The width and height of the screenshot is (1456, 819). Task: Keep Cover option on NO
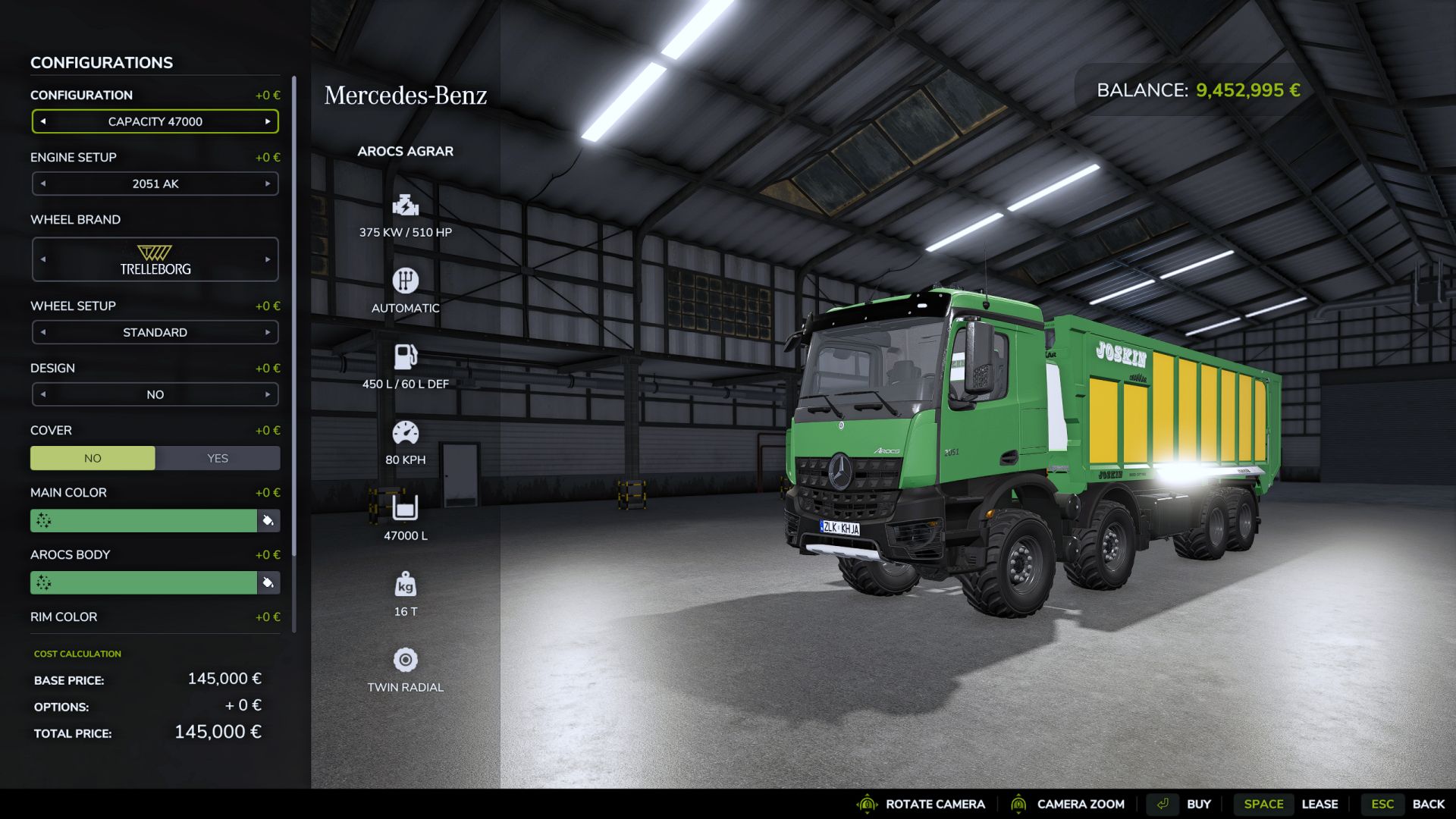click(93, 458)
